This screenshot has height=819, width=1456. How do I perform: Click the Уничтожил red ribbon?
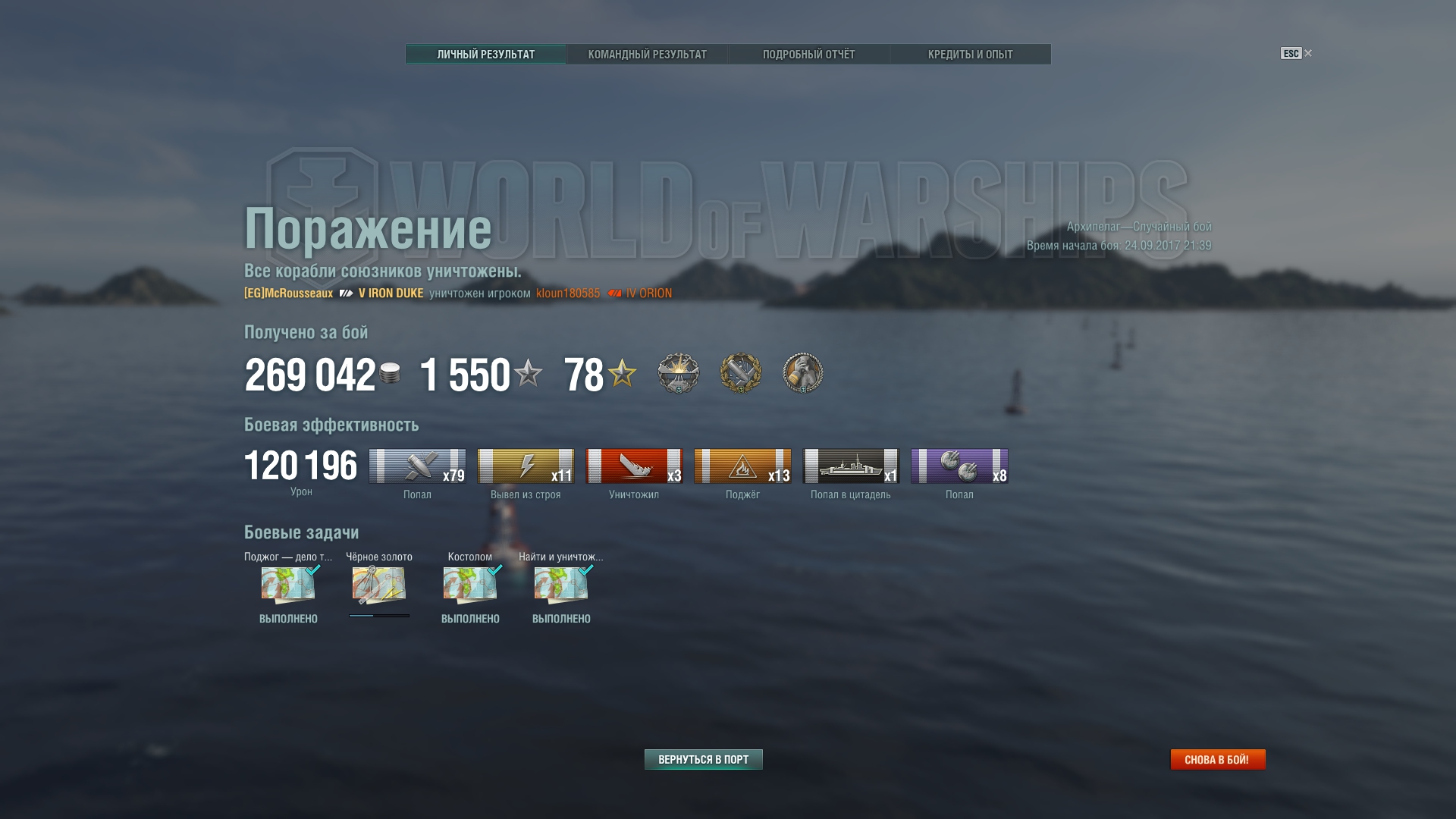[634, 466]
